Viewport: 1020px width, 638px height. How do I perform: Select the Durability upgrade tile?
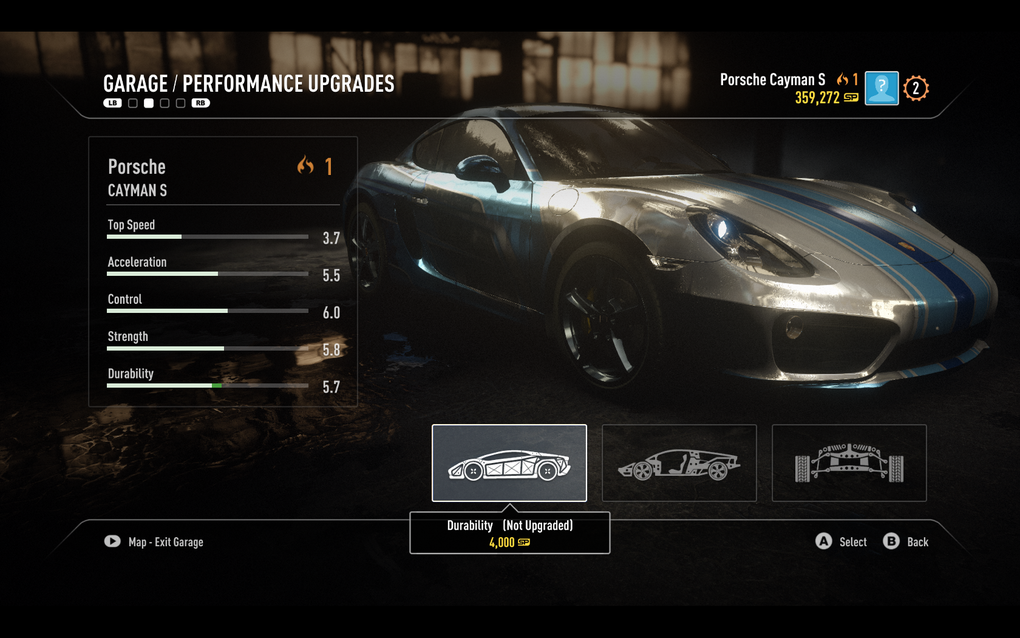click(x=509, y=463)
